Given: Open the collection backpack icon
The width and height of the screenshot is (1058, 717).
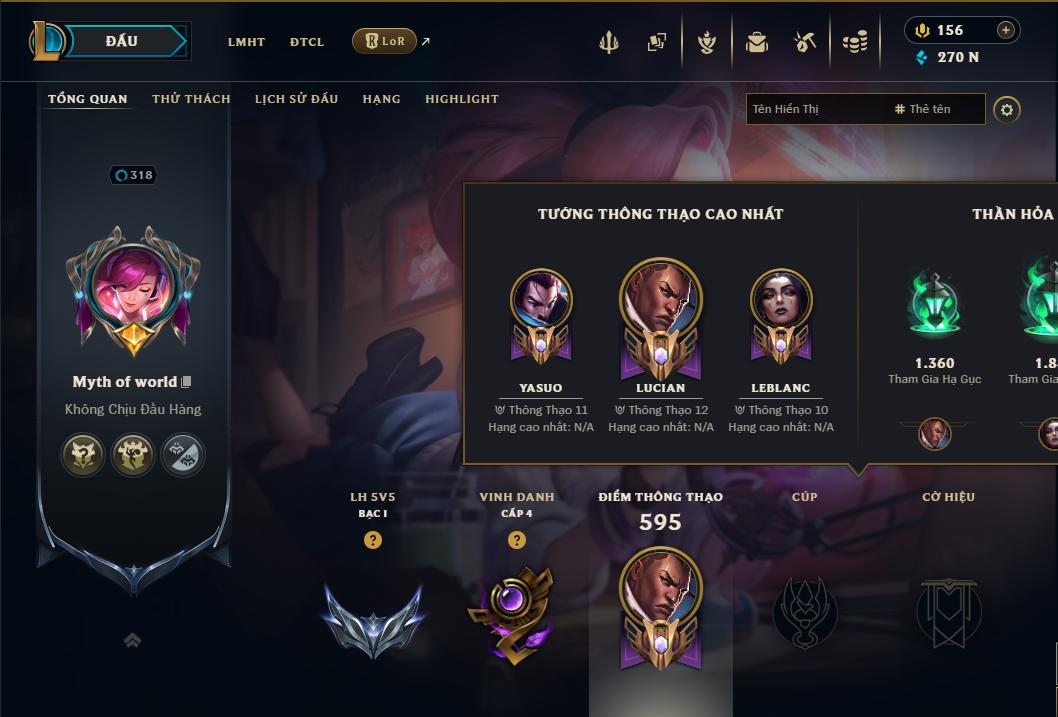Looking at the screenshot, I should [x=756, y=42].
